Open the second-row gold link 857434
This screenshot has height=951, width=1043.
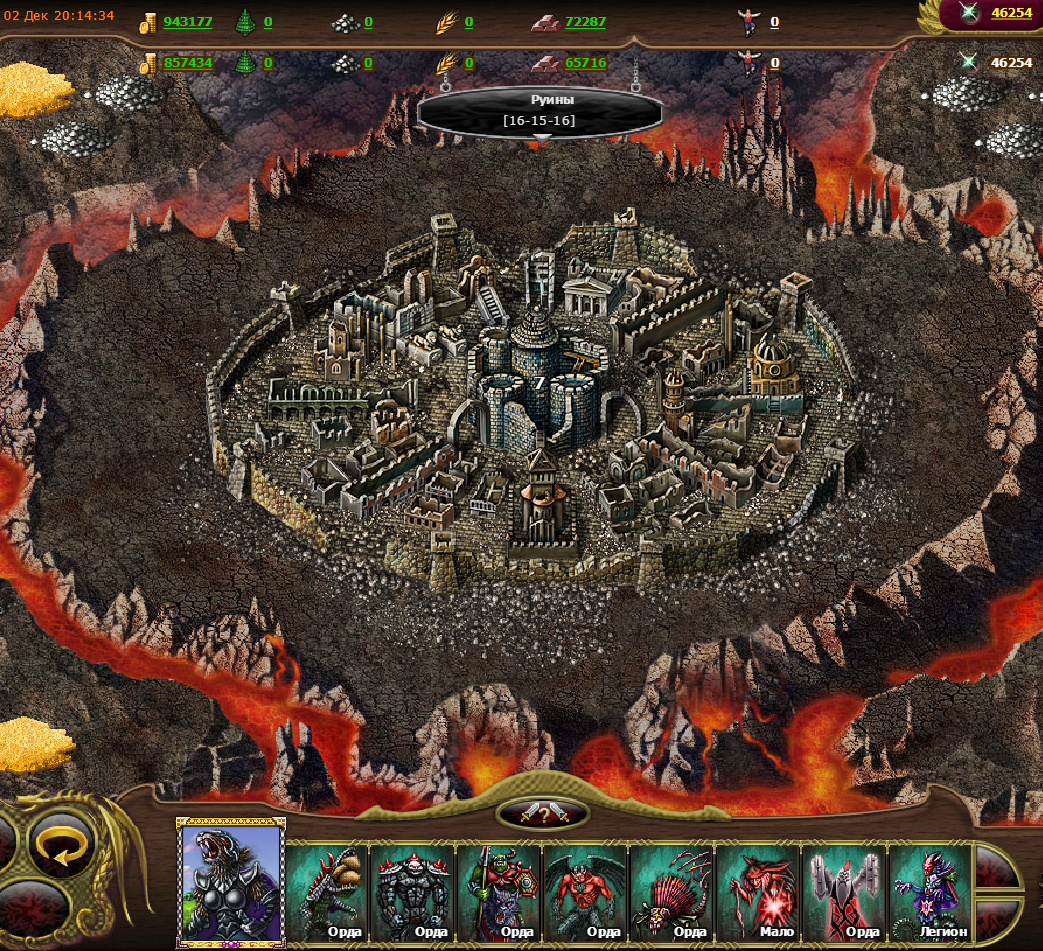pyautogui.click(x=187, y=63)
